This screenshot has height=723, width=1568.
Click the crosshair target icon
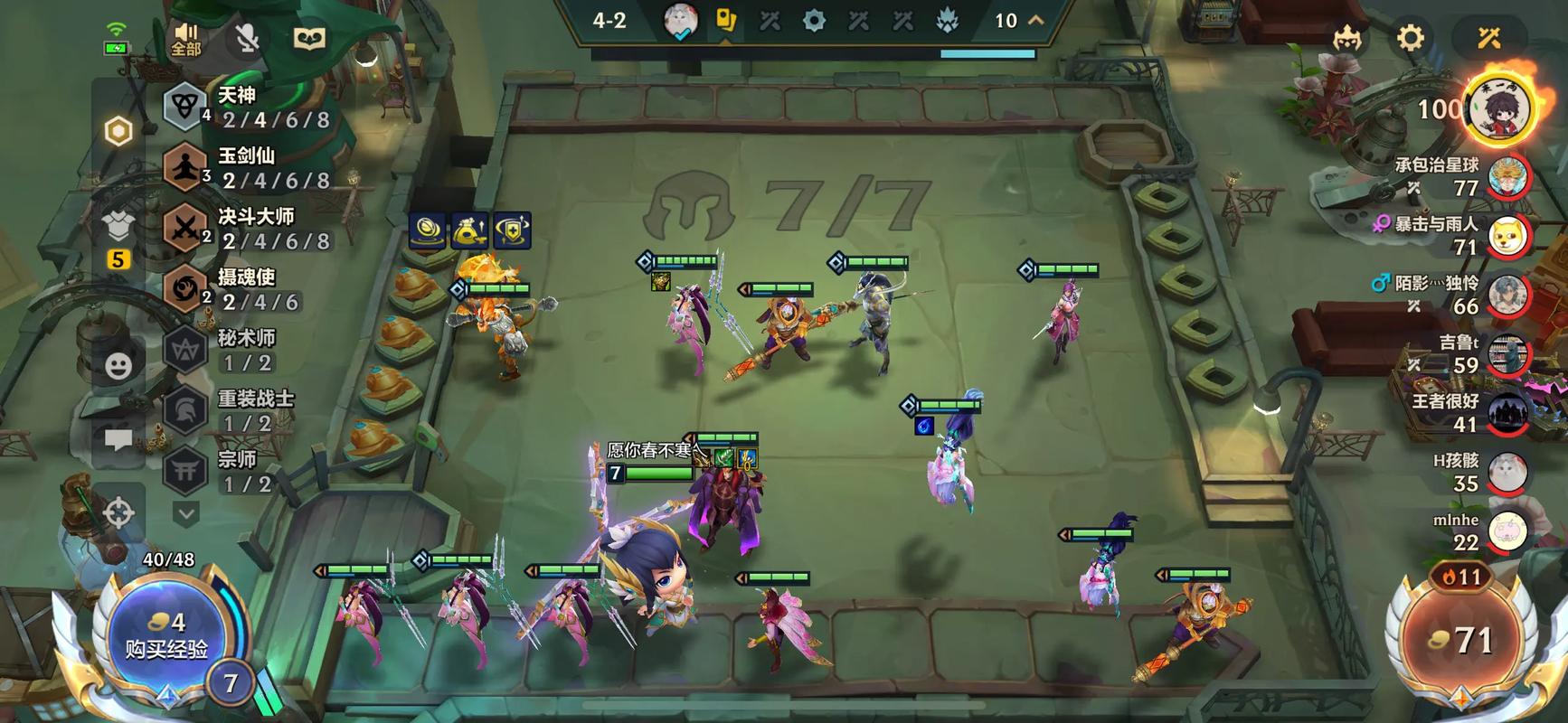click(118, 512)
